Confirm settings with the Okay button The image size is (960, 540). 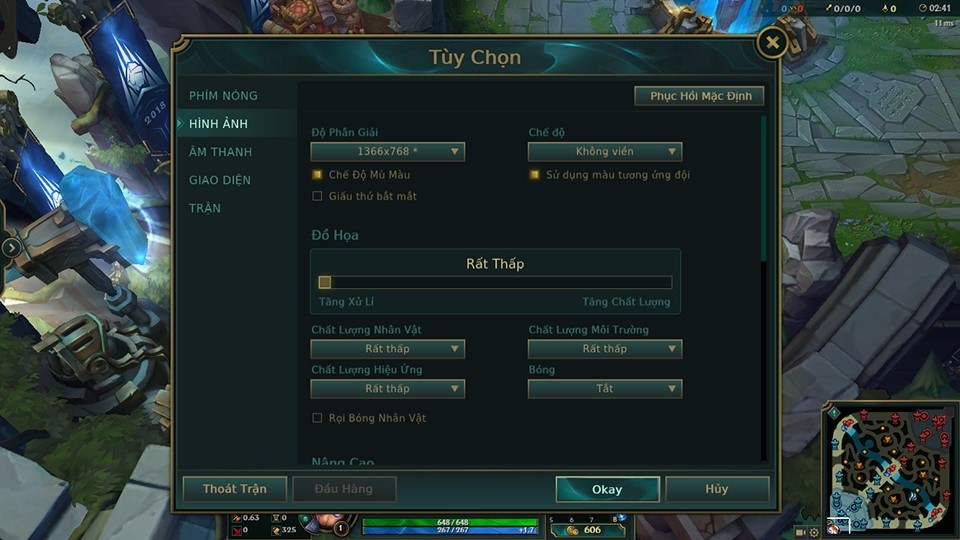coord(607,489)
